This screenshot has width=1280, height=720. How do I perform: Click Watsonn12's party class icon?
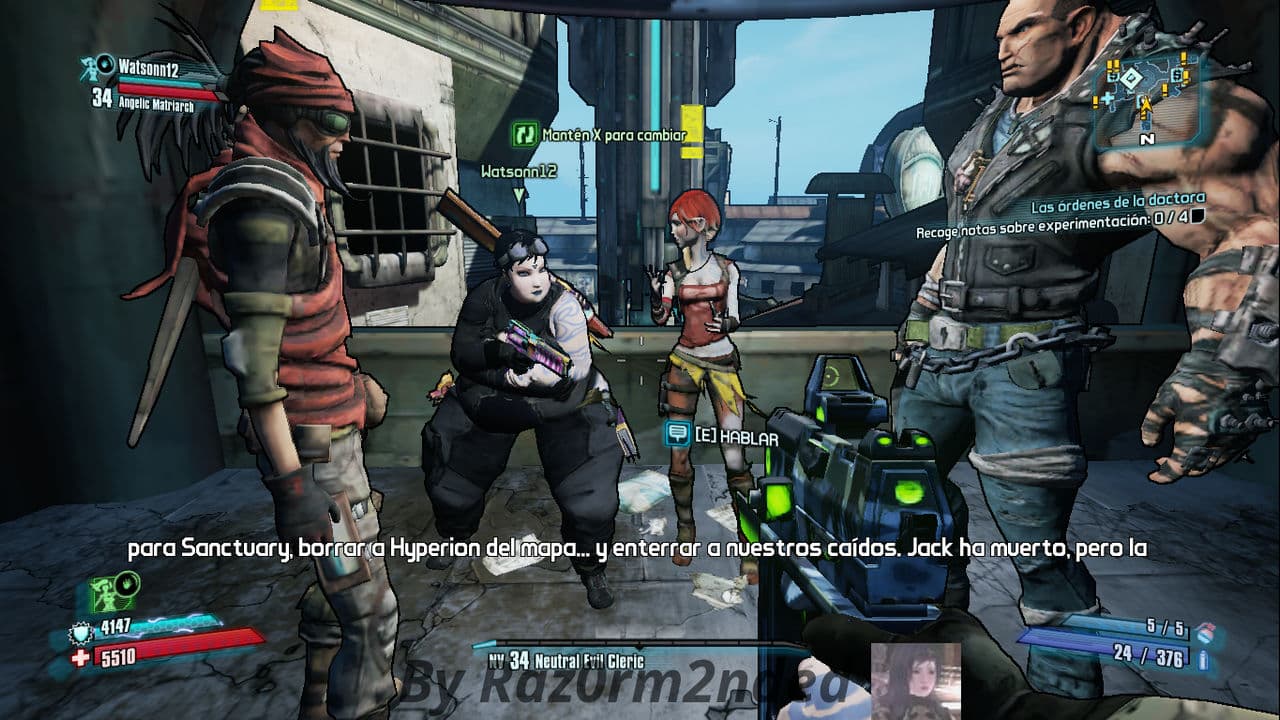pyautogui.click(x=100, y=67)
